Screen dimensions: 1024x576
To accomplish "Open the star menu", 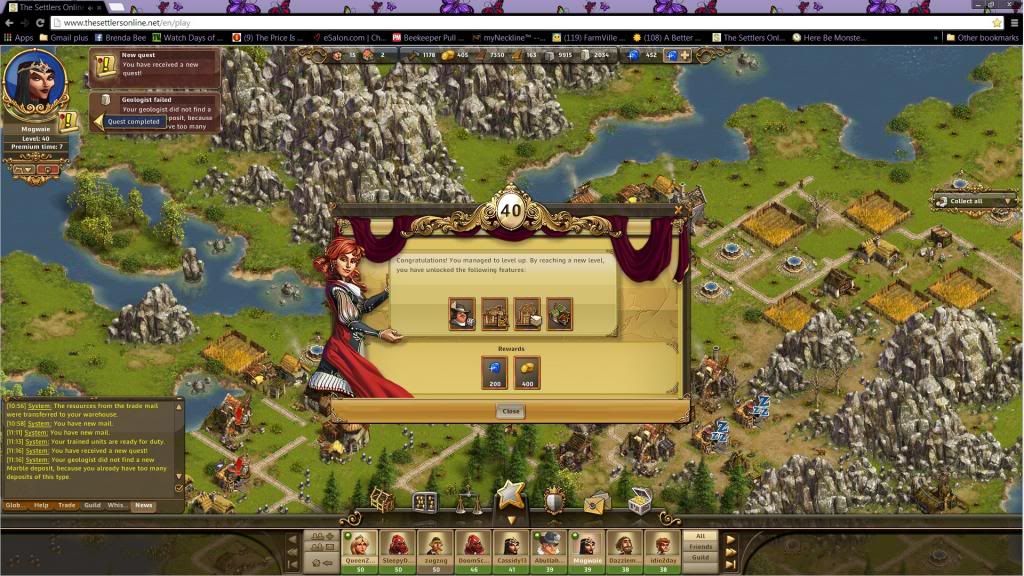I will point(511,495).
